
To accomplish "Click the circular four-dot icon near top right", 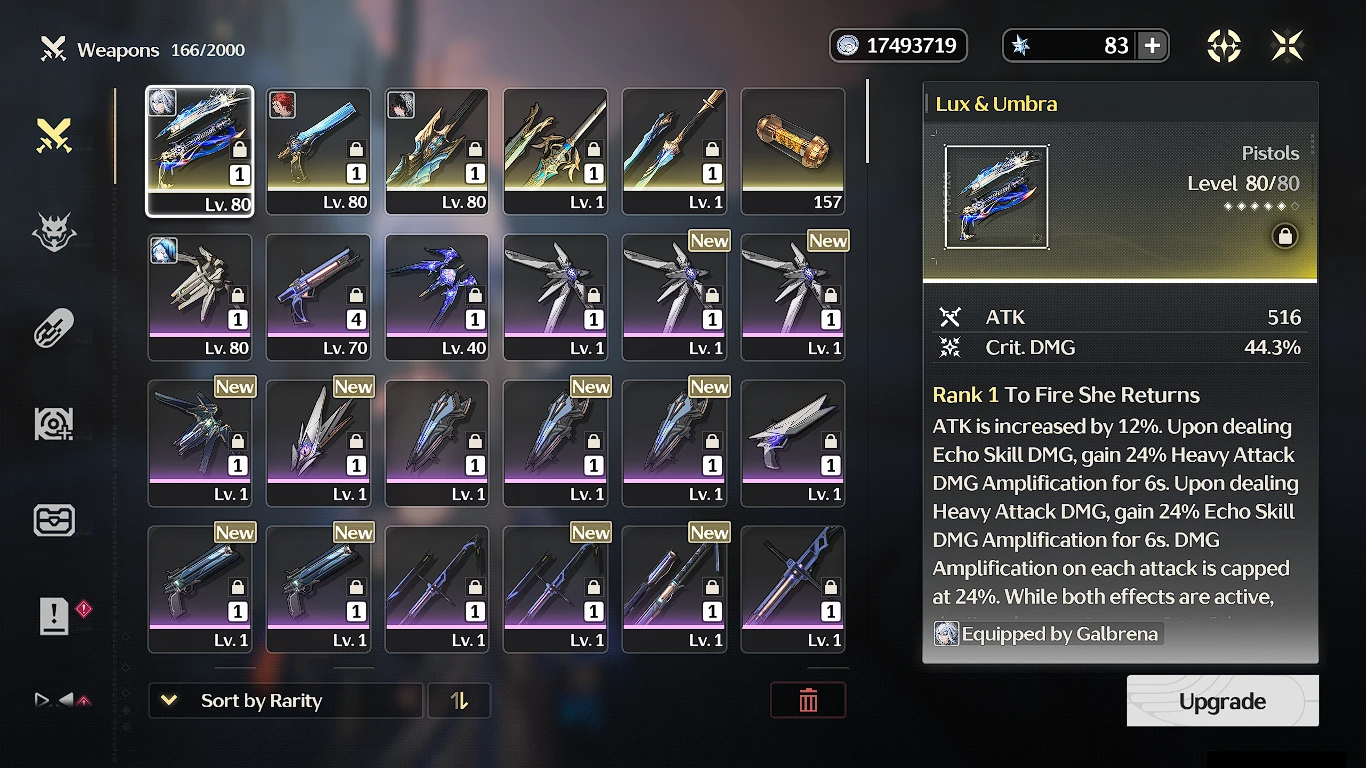I will click(x=1224, y=45).
